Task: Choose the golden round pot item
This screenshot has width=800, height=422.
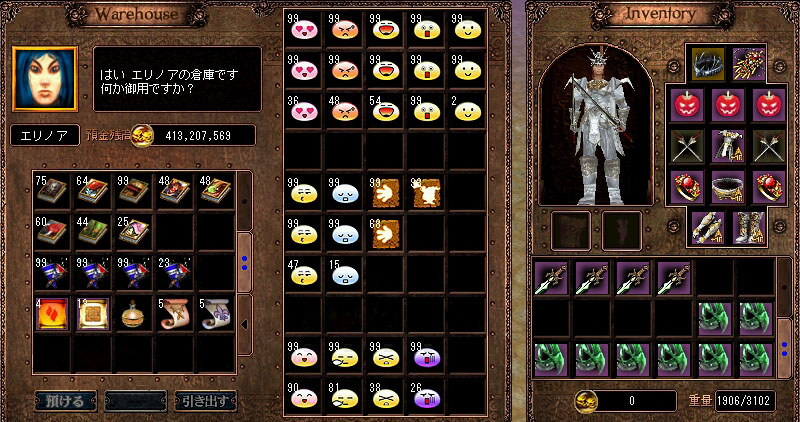Action: 134,314
